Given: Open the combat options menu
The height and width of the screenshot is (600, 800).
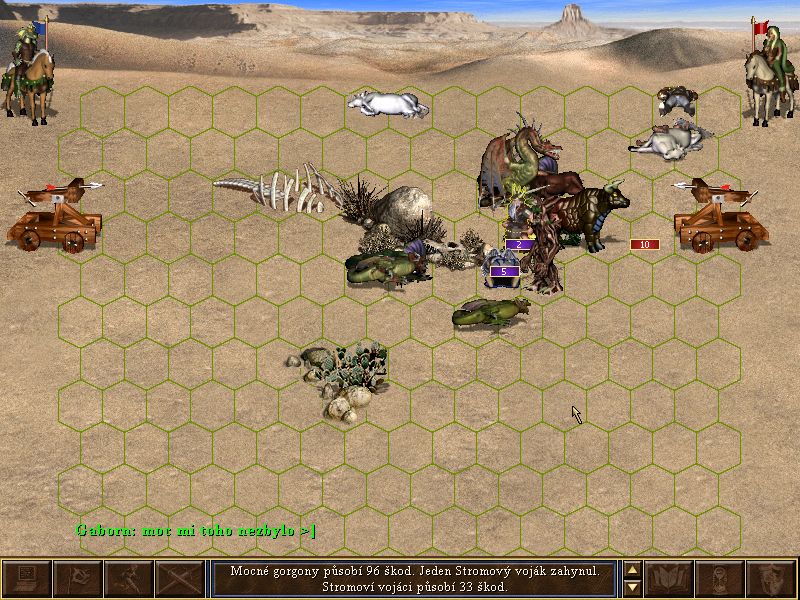Looking at the screenshot, I should click(27, 579).
